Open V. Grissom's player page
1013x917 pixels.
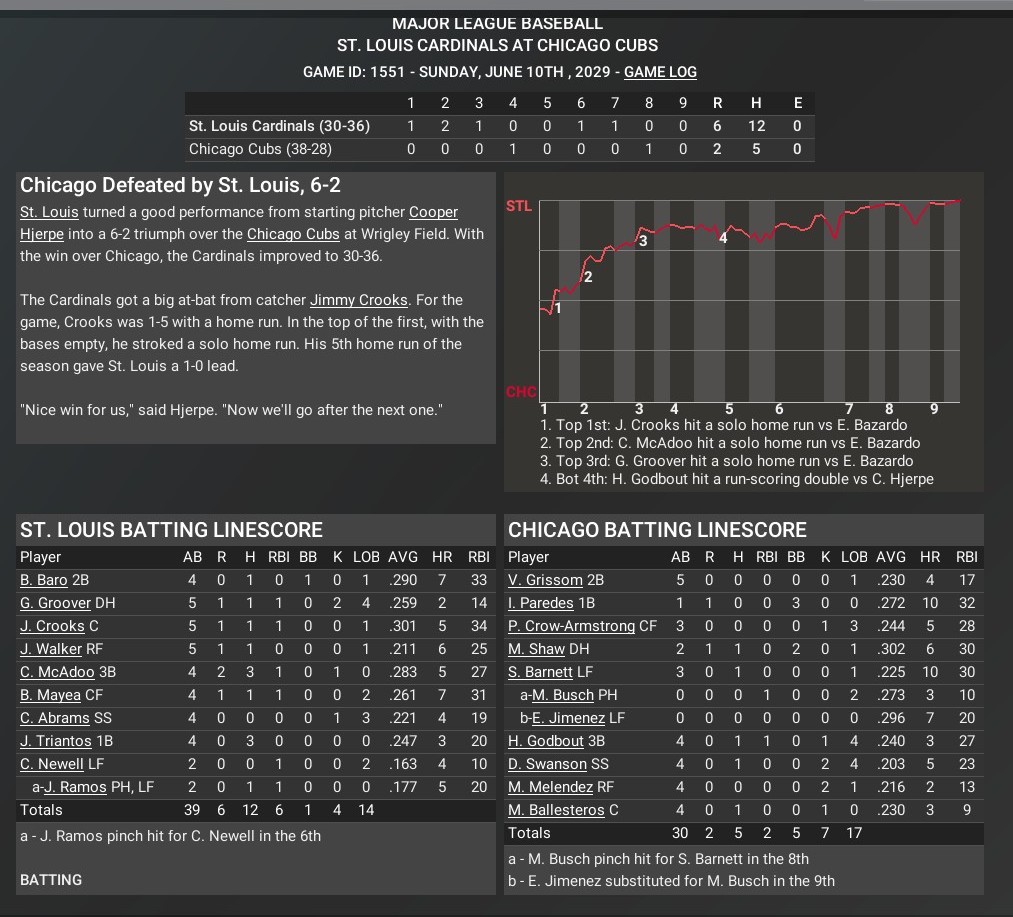pyautogui.click(x=545, y=580)
